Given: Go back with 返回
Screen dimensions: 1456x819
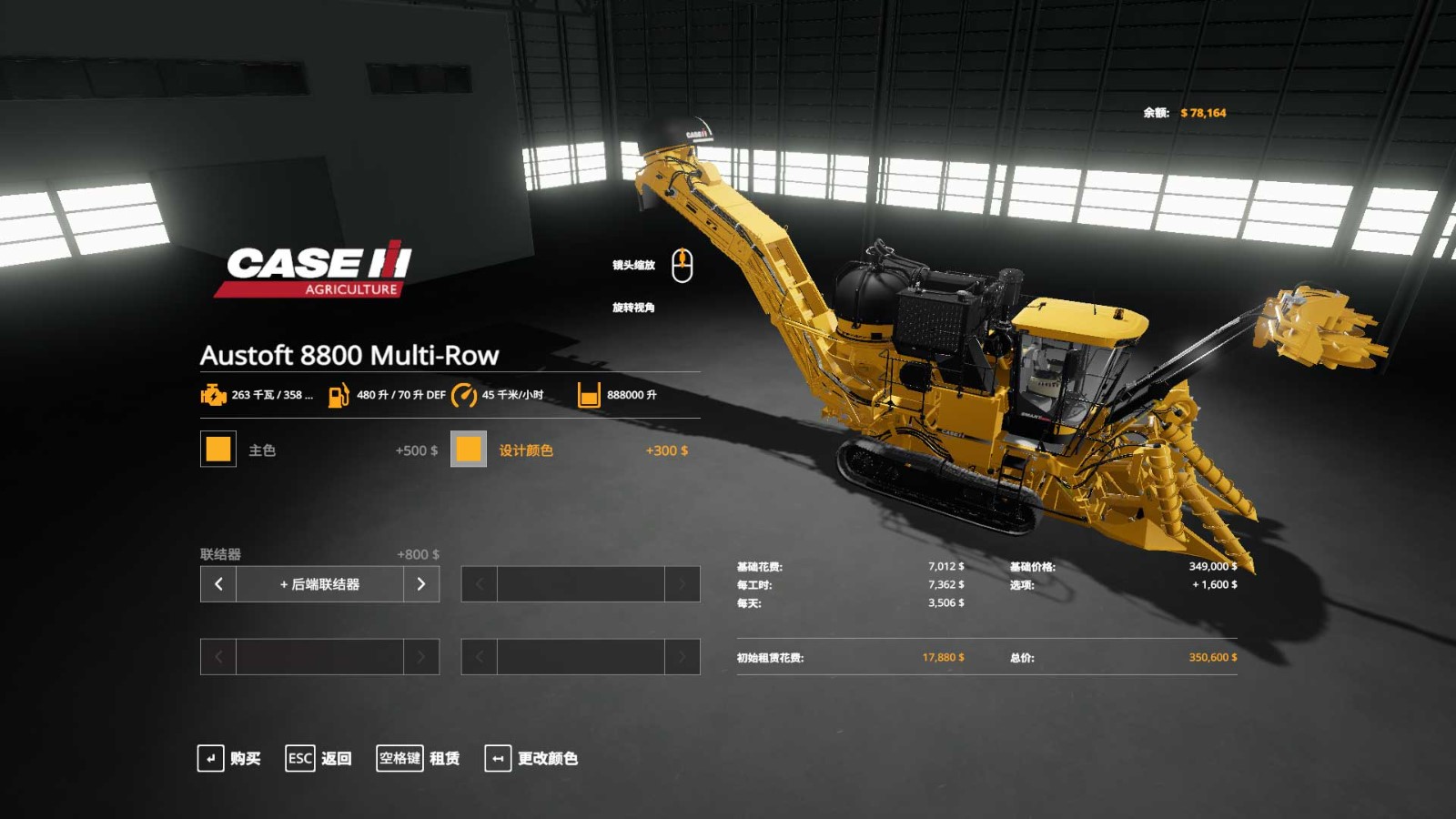Looking at the screenshot, I should click(x=318, y=758).
